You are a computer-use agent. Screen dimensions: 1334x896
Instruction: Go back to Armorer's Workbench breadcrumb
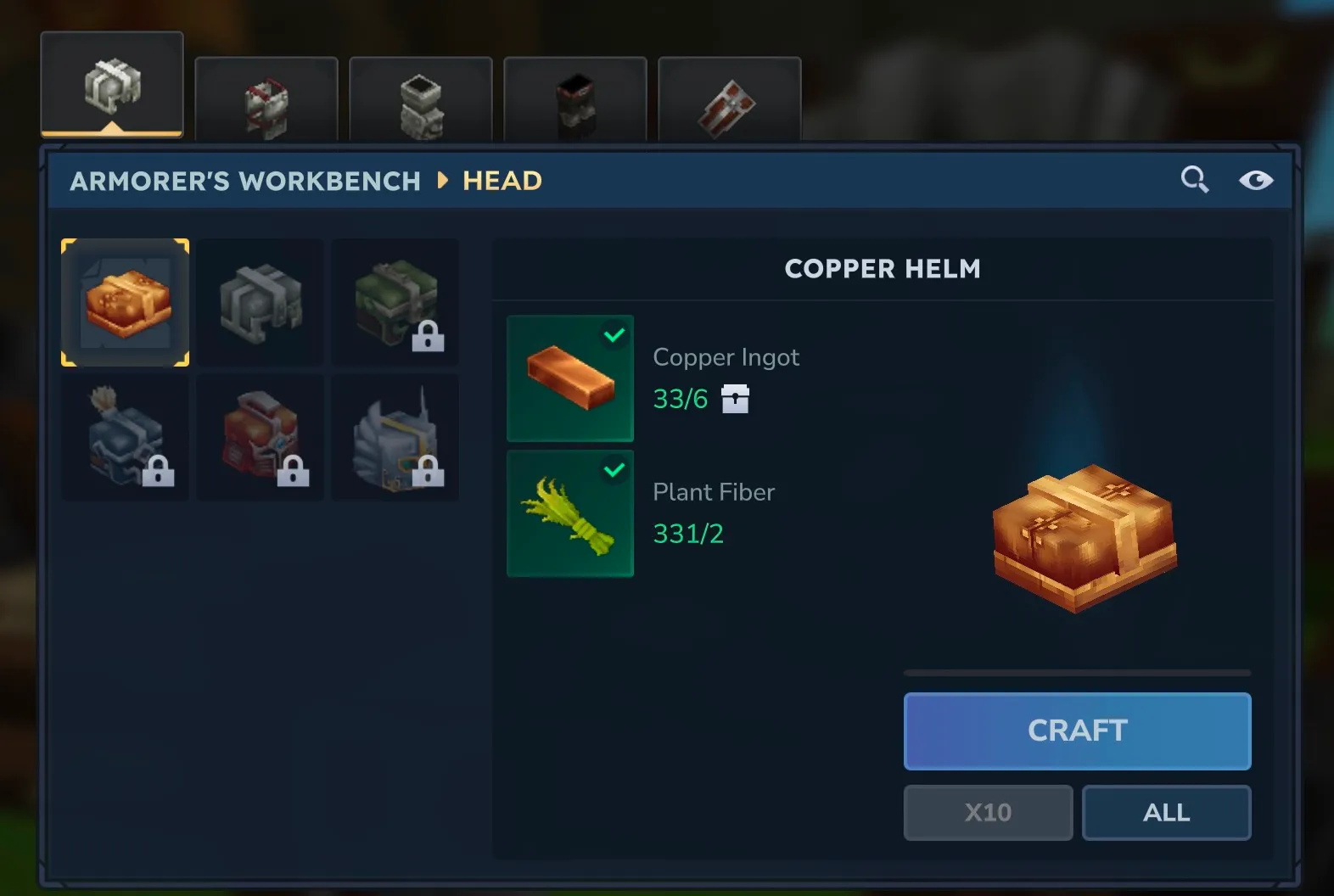tap(245, 181)
